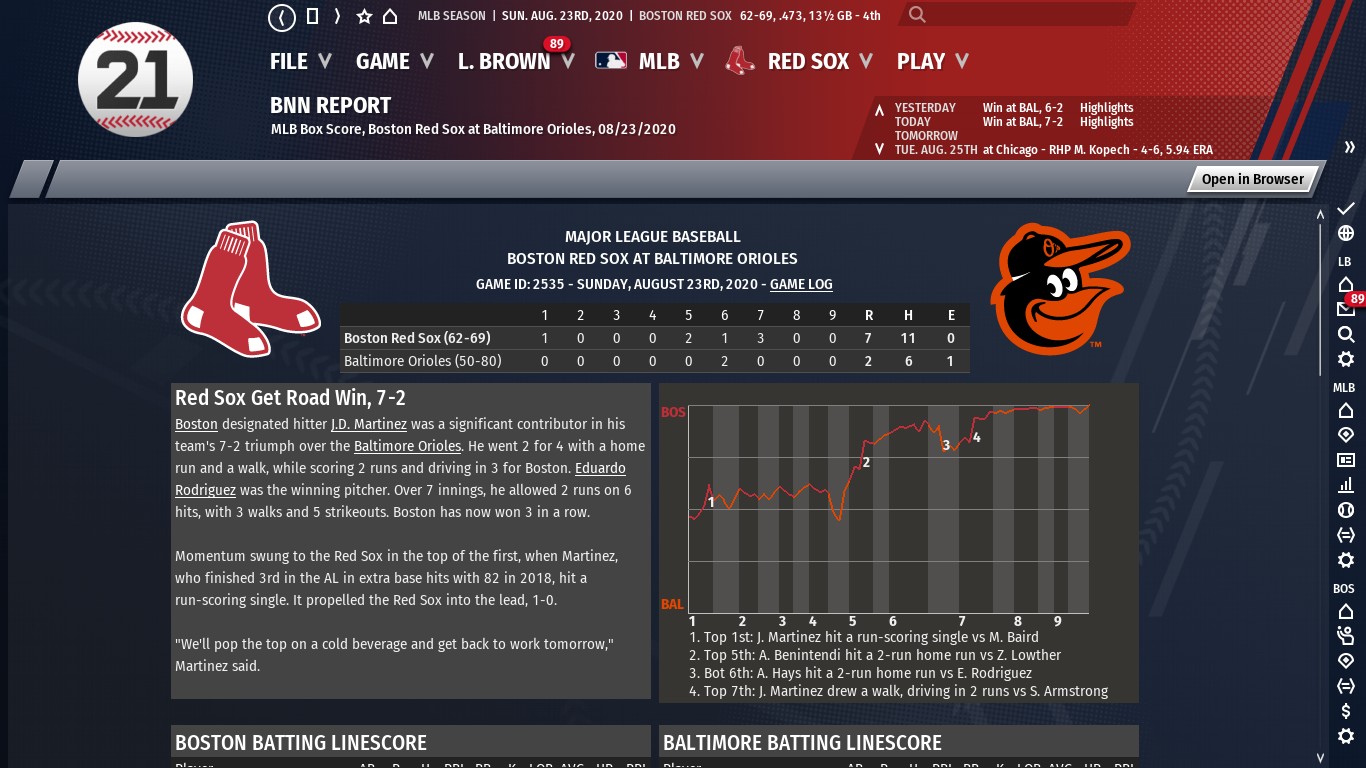The image size is (1366, 768).
Task: Click the star bookmark icon
Action: coord(364,16)
